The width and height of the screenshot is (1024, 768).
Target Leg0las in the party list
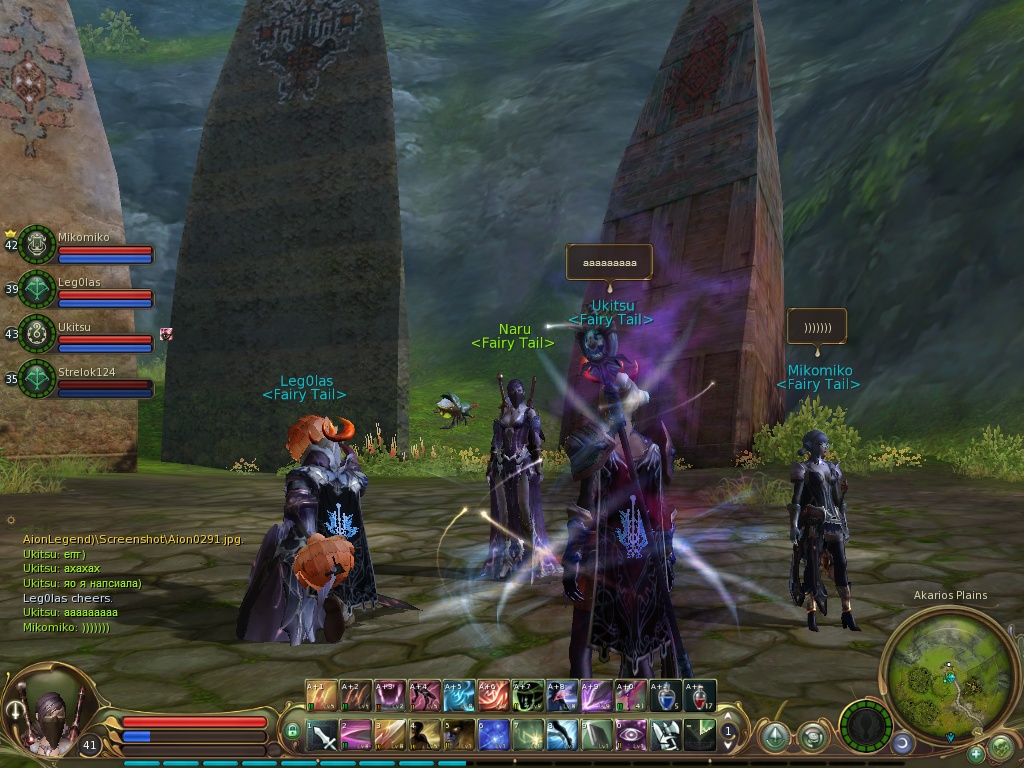pyautogui.click(x=38, y=288)
